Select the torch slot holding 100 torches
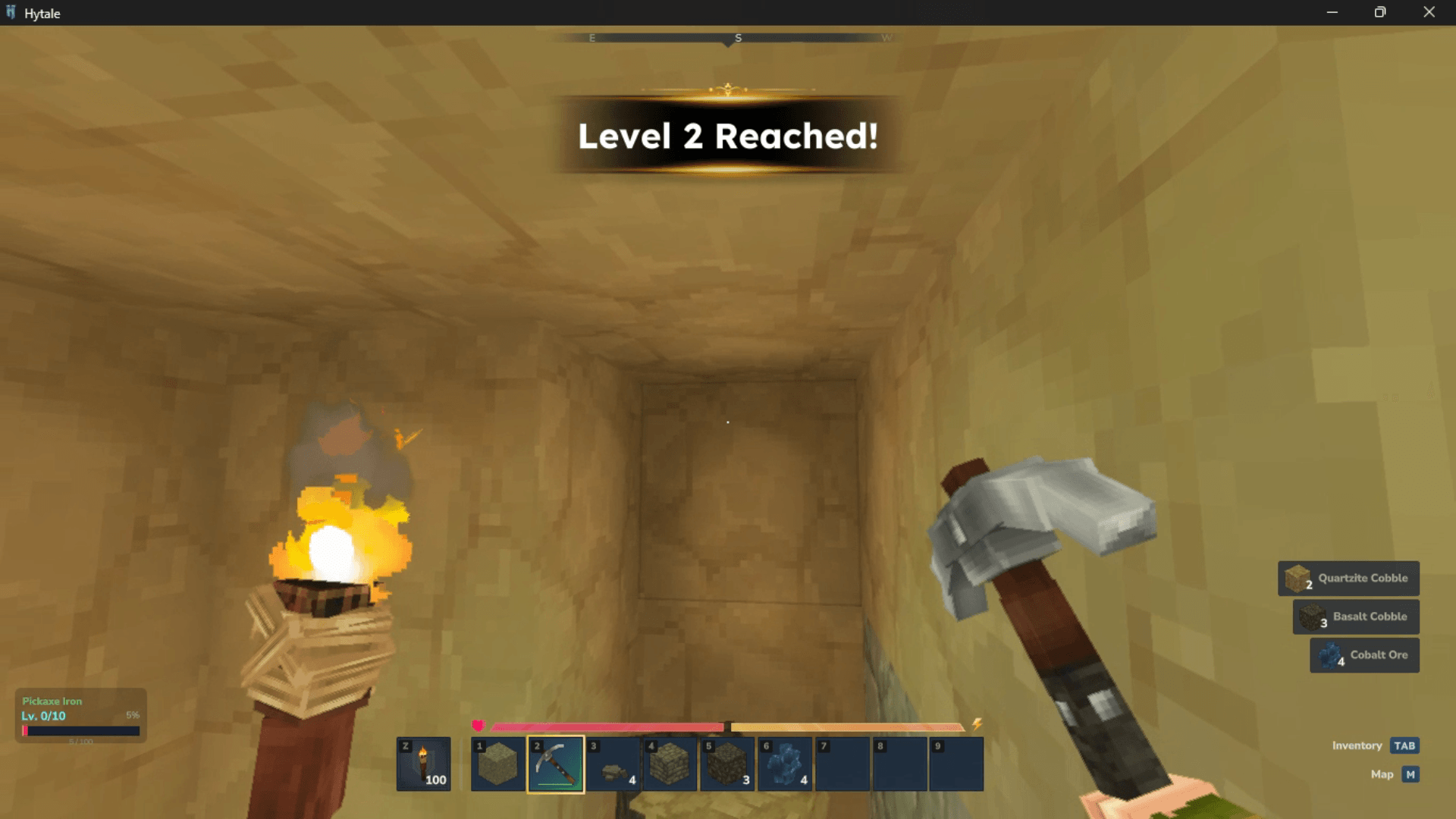 [x=423, y=764]
